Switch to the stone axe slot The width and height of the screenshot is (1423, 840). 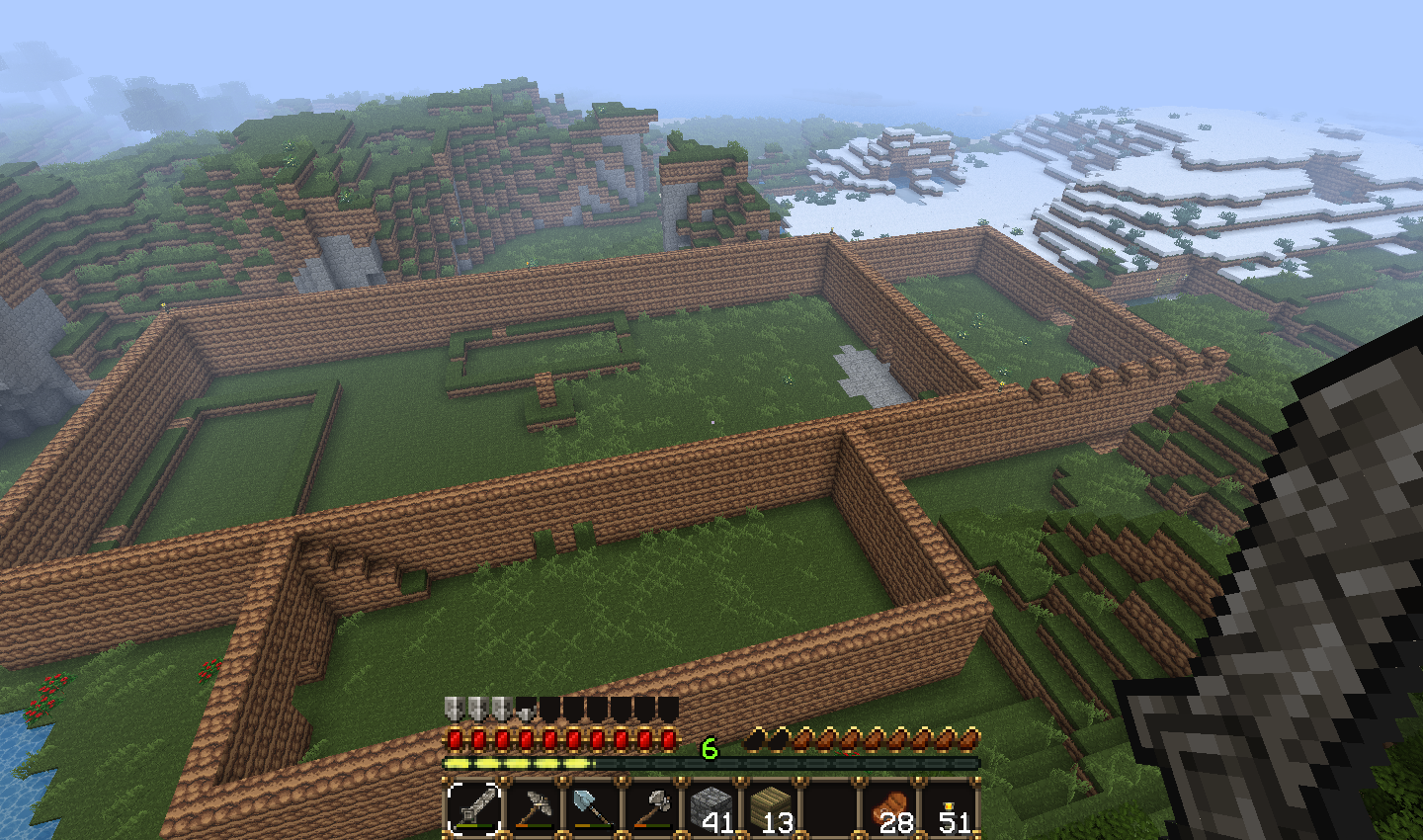[x=652, y=808]
